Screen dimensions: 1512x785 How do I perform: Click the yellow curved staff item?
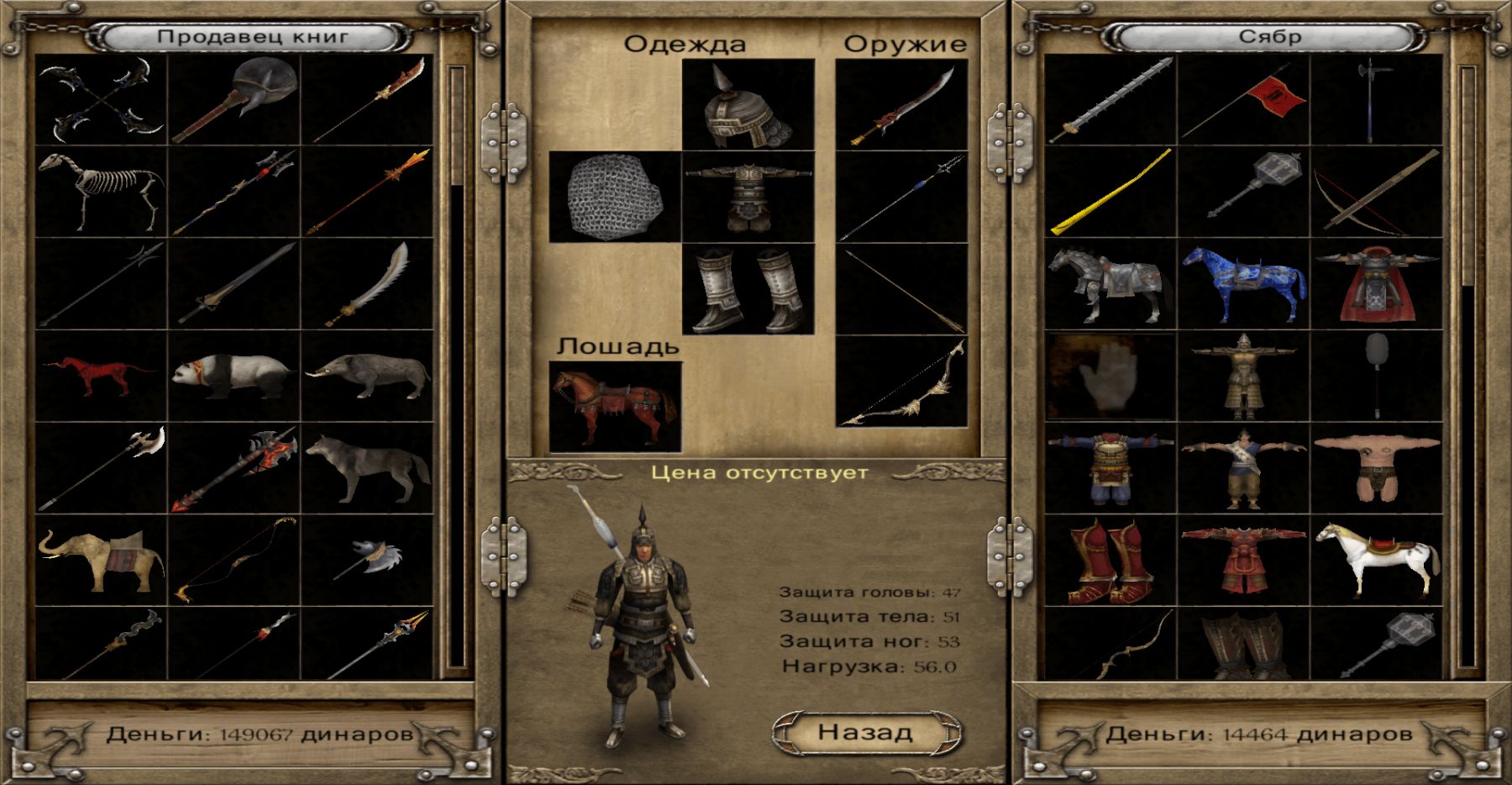point(1110,192)
